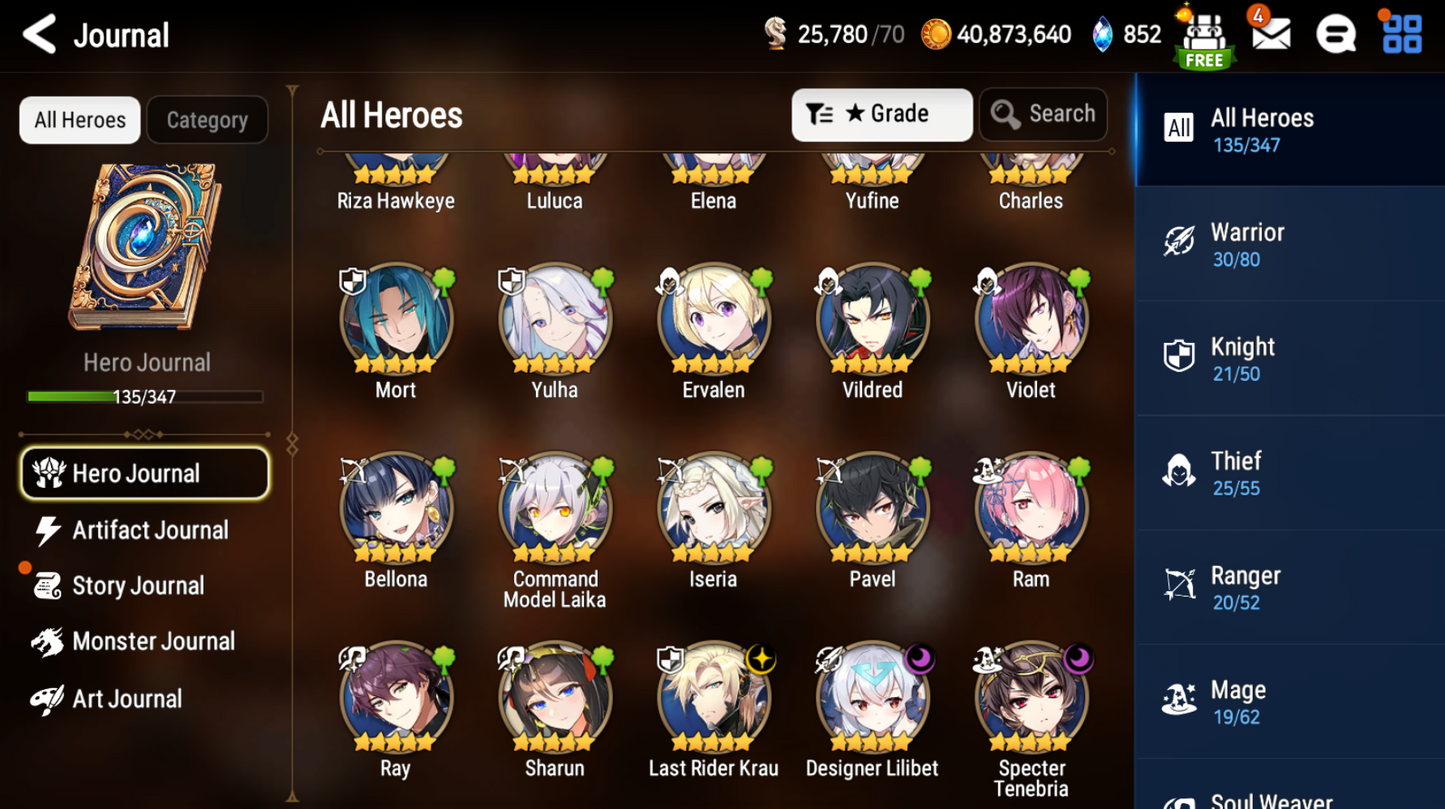Open Last Rider Krau's journal entry
Viewport: 1445px width, 809px height.
coord(713,698)
